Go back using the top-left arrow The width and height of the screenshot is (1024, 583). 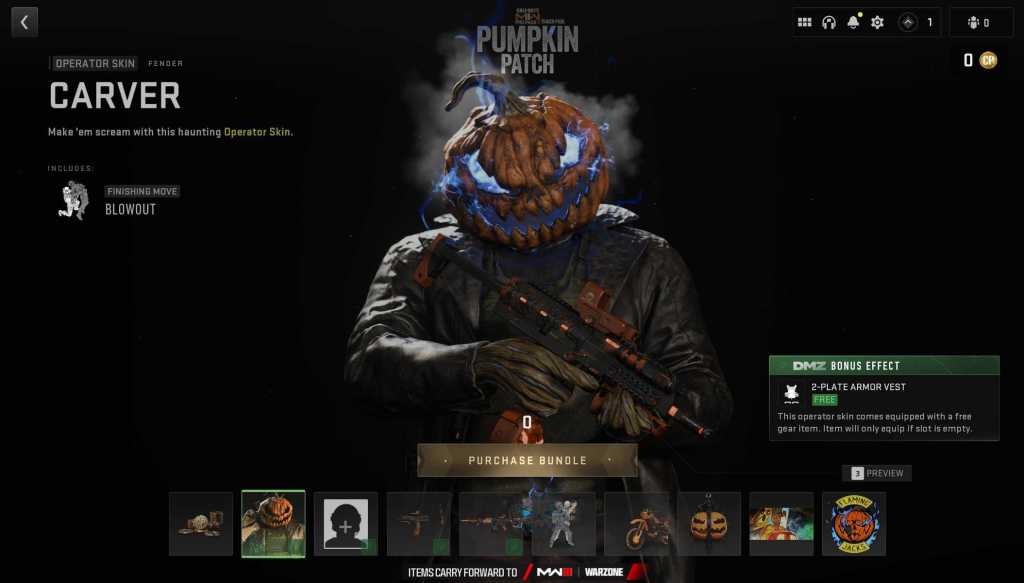[24, 22]
